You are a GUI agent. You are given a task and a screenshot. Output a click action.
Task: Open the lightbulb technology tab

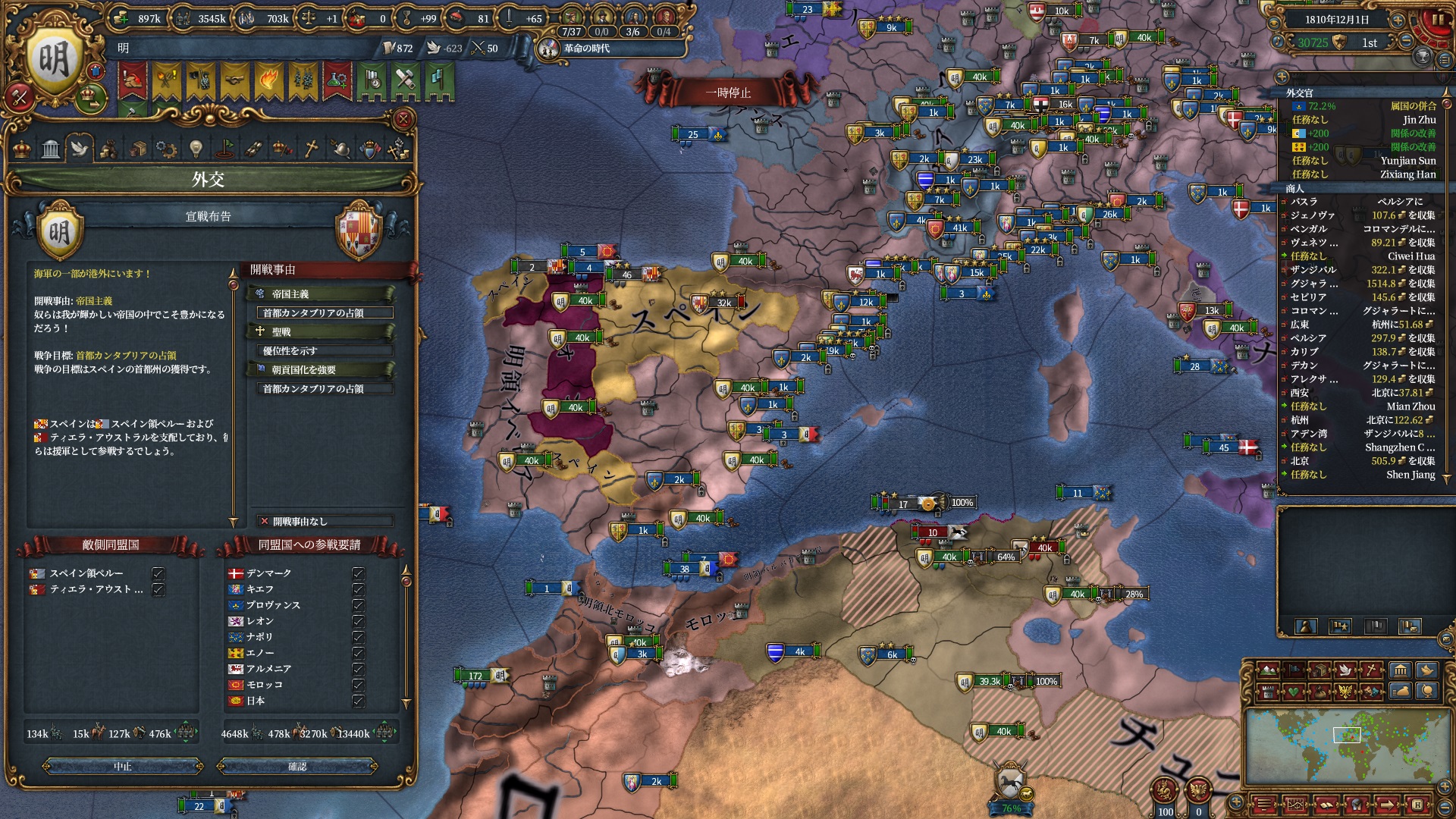point(195,149)
